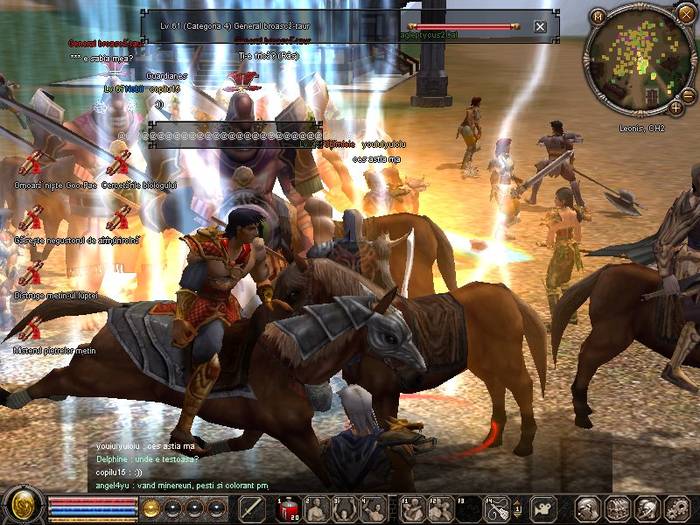Open the 'Cercetările biologului' quest scroll
Viewport: 700px width, 525px height.
point(118,163)
